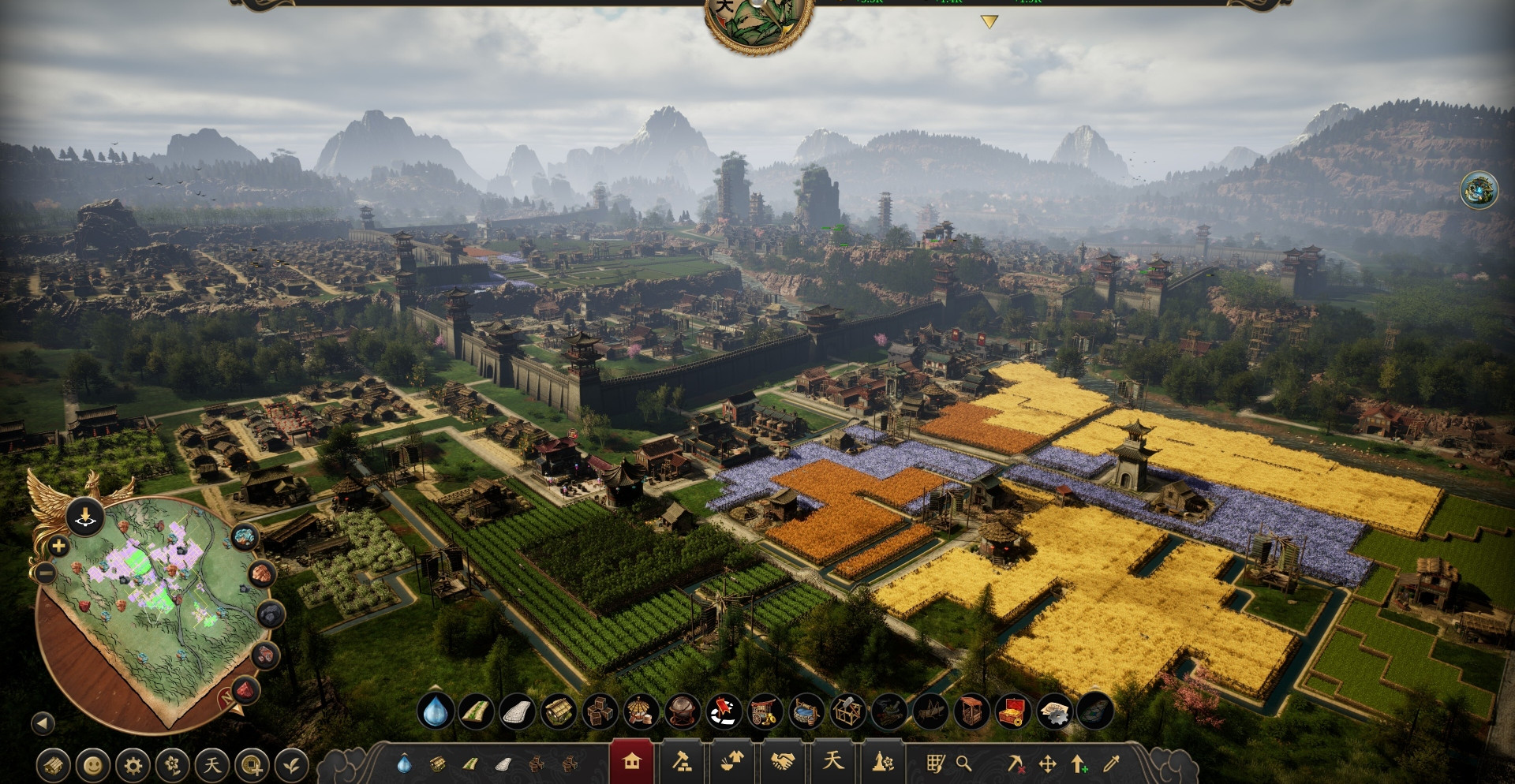Switch to the hammer and ingots tab

[x=682, y=762]
